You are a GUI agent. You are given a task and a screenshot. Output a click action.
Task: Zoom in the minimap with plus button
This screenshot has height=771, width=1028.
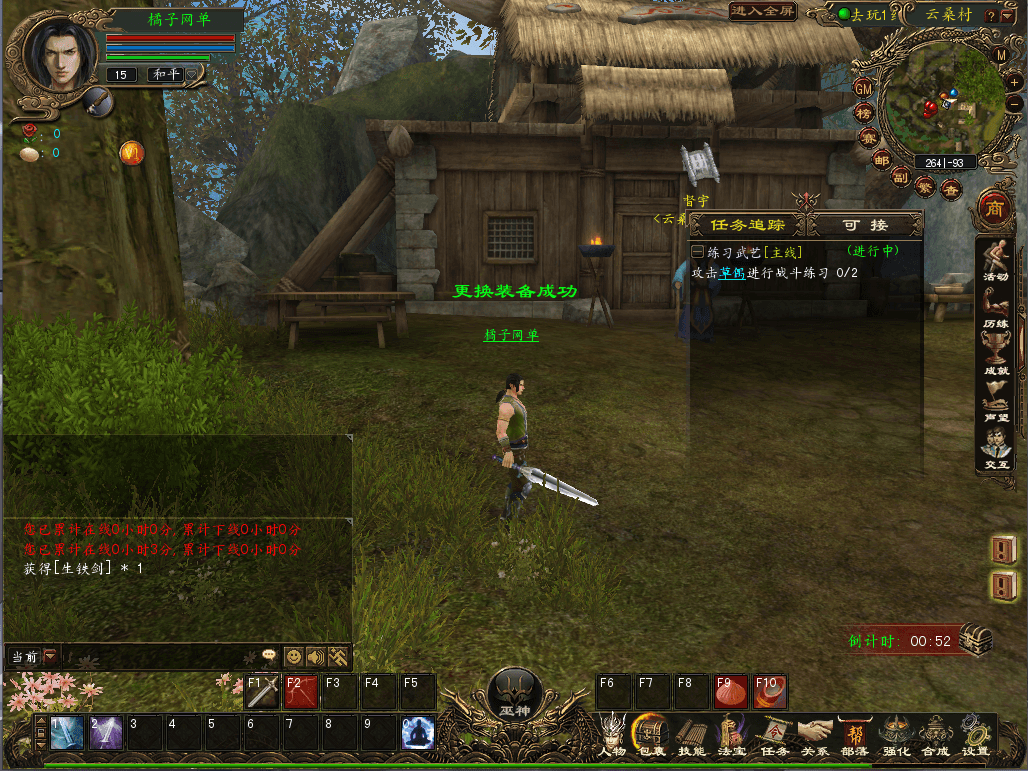pyautogui.click(x=1014, y=81)
